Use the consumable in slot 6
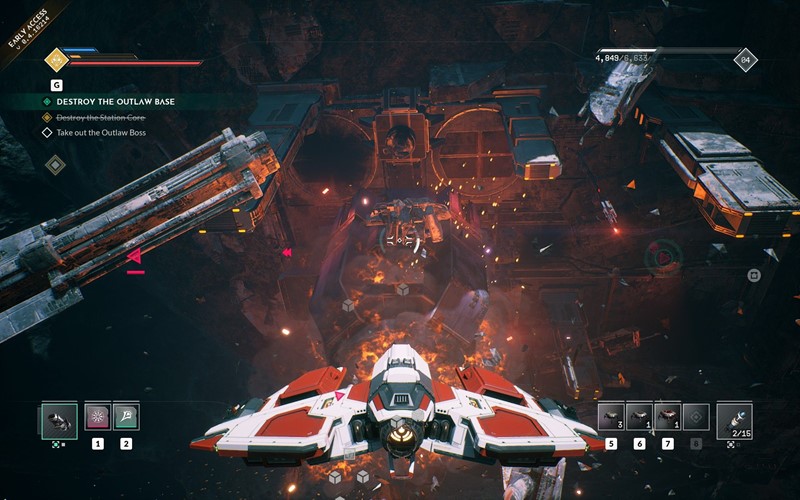This screenshot has height=500, width=800. pos(639,416)
